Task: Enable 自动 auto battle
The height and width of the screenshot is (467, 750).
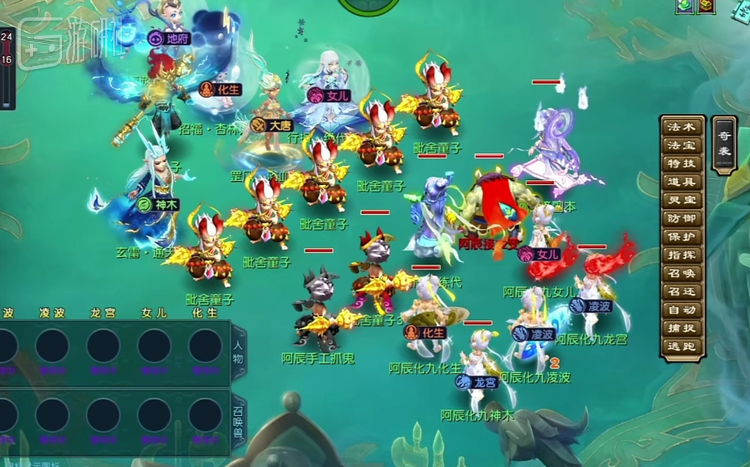Action: [x=681, y=309]
